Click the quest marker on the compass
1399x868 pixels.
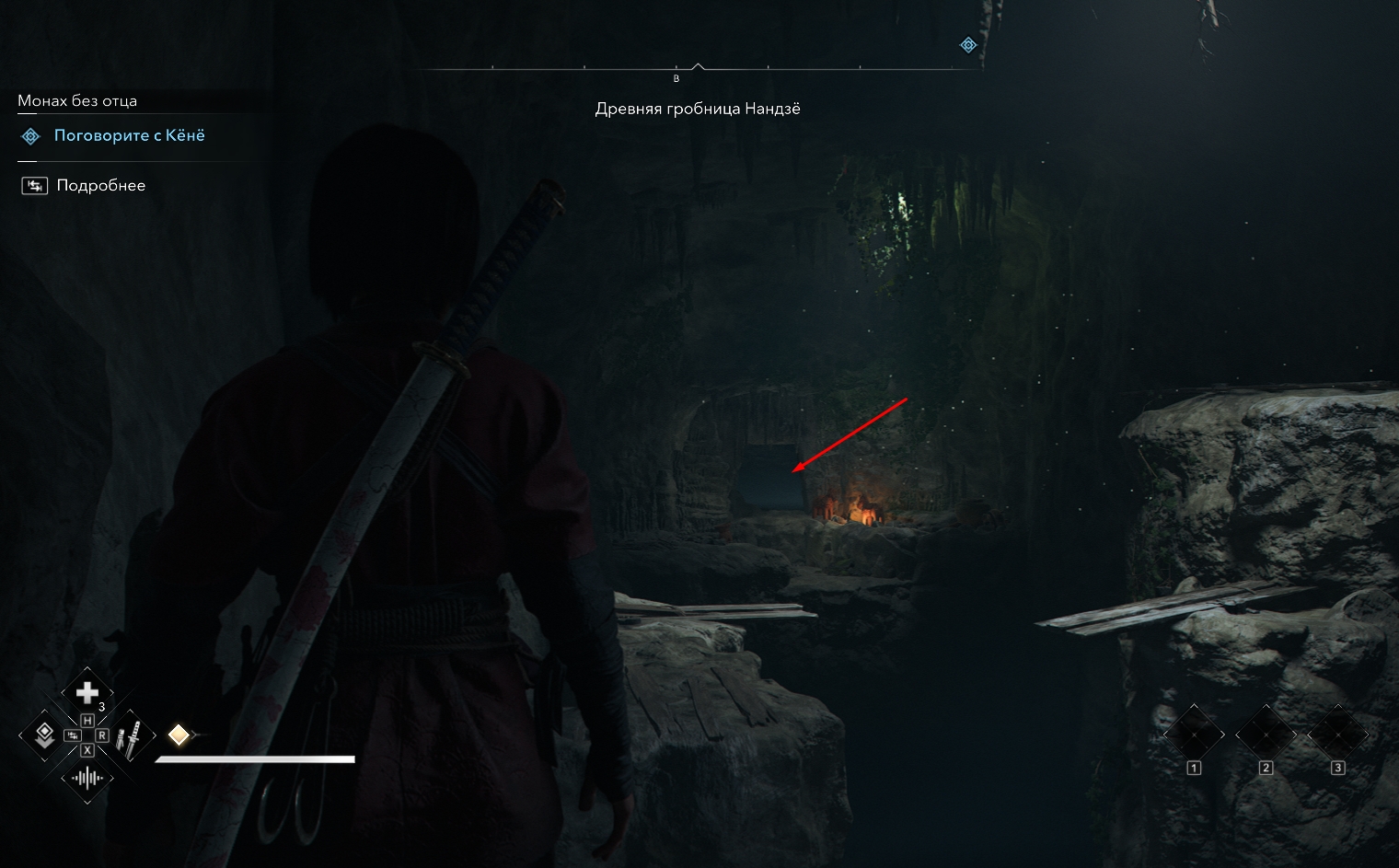(x=968, y=45)
